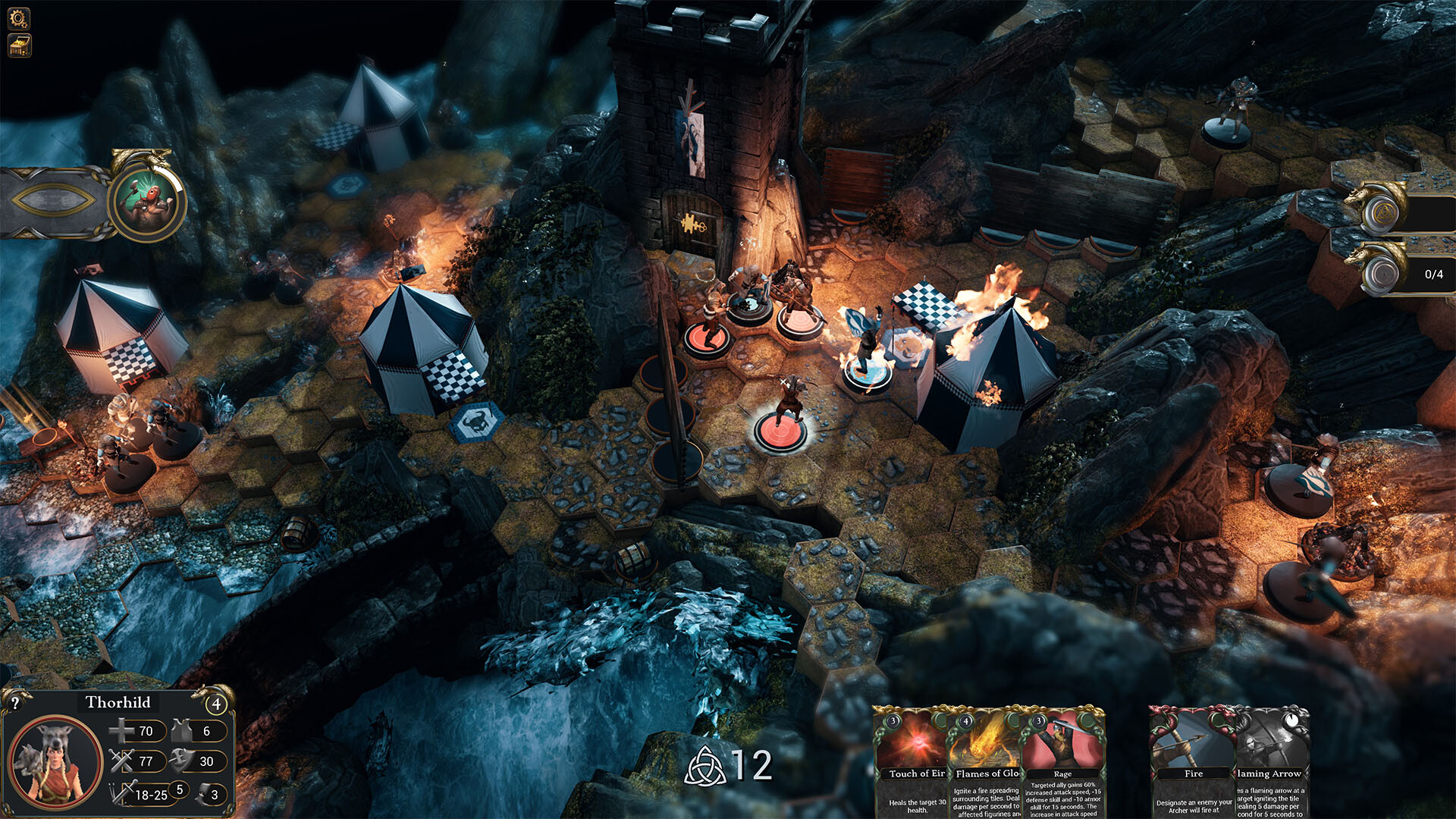The image size is (1456, 819).
Task: Select the armor vest stat icon
Action: tap(180, 730)
